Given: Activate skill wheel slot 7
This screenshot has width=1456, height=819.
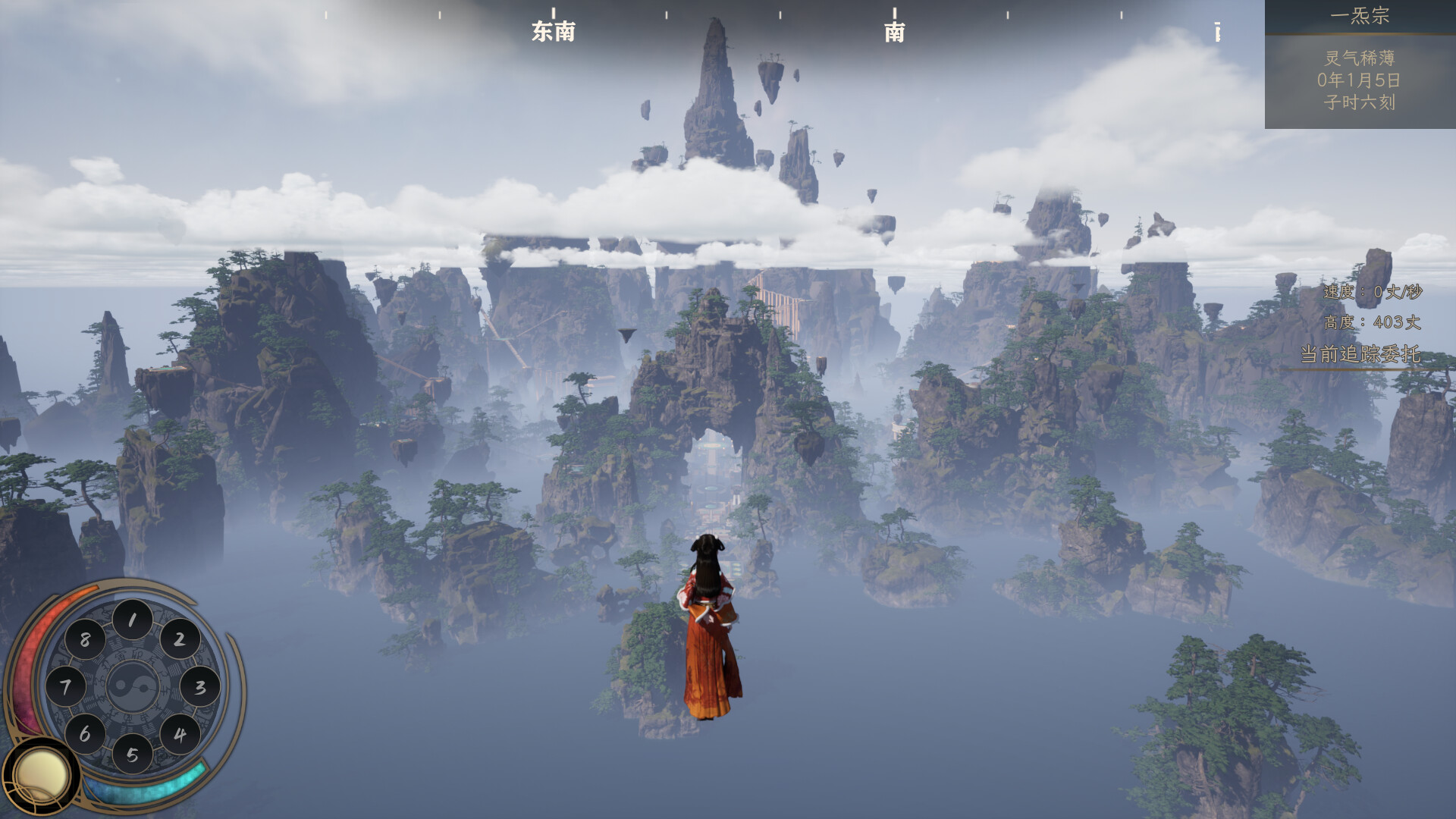Looking at the screenshot, I should pos(65,687).
